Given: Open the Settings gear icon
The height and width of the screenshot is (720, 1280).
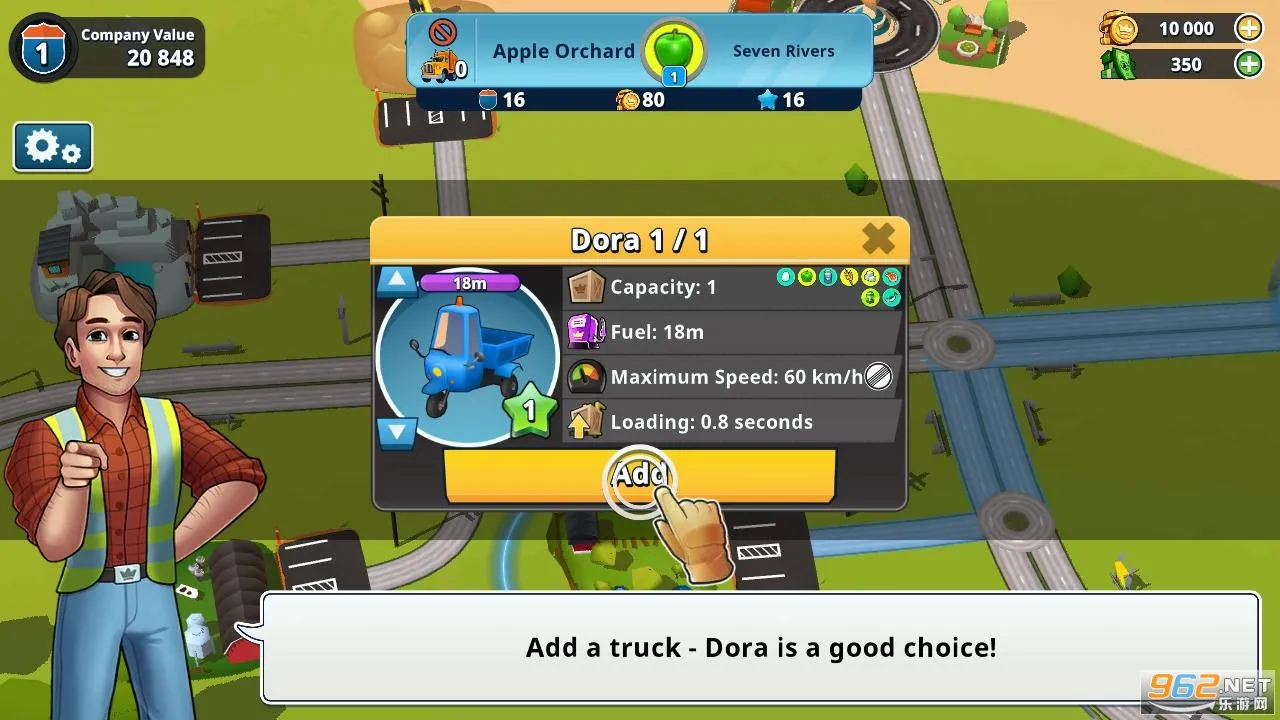Looking at the screenshot, I should [52, 145].
